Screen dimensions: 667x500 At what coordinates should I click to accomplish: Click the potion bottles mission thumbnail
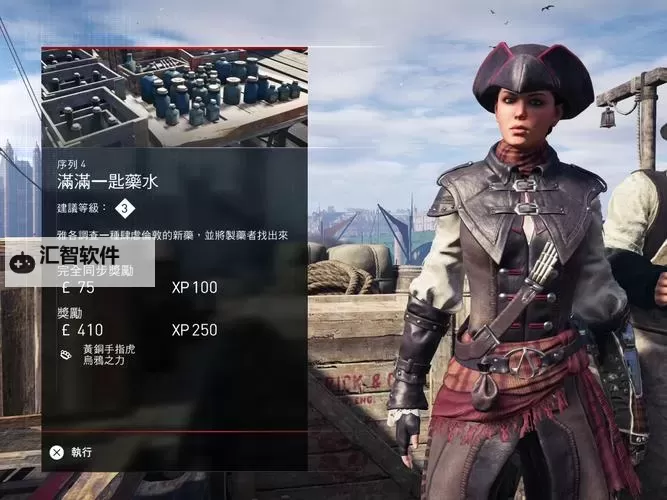tap(174, 97)
